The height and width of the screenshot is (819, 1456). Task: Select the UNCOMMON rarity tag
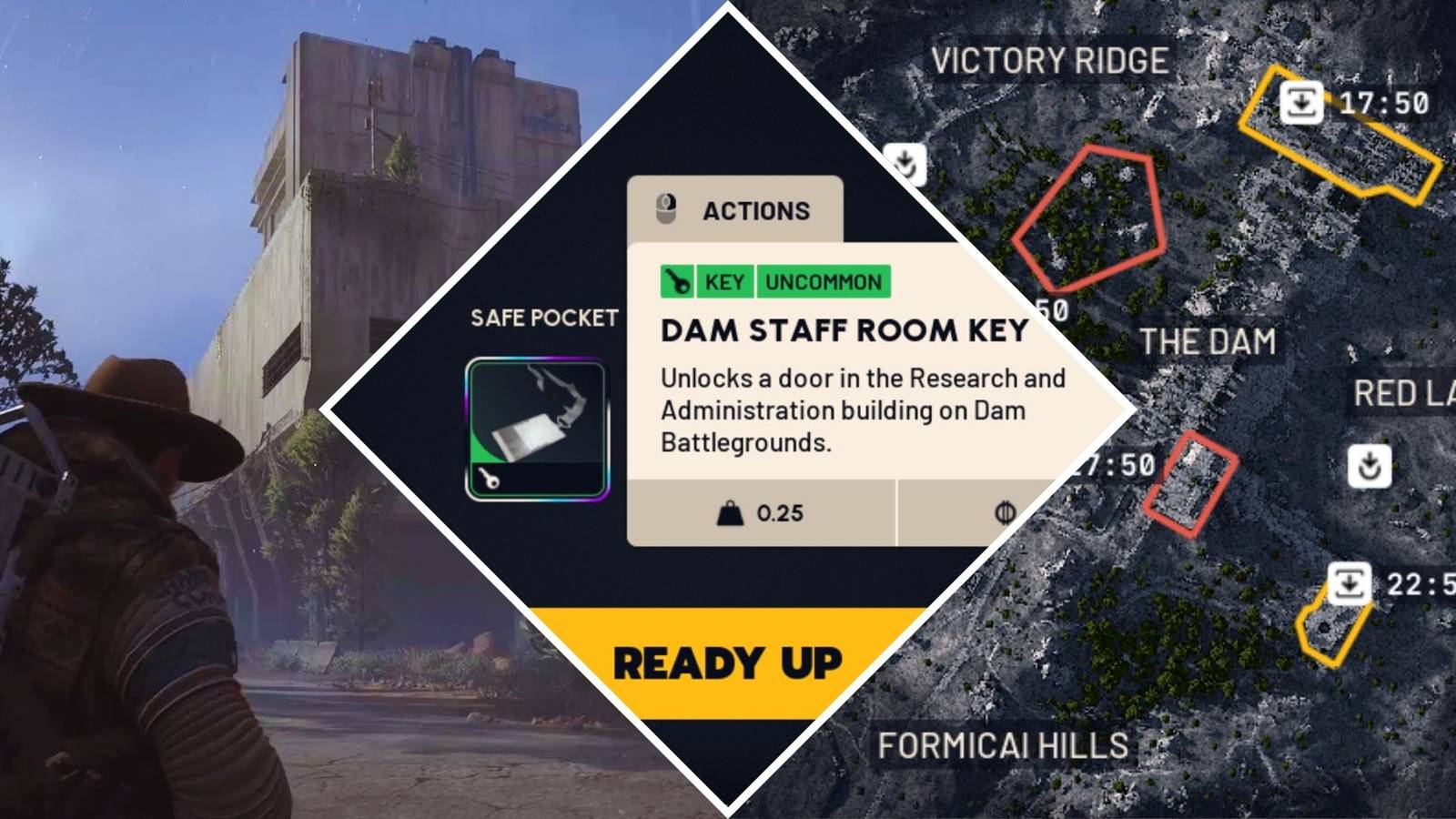(x=824, y=282)
